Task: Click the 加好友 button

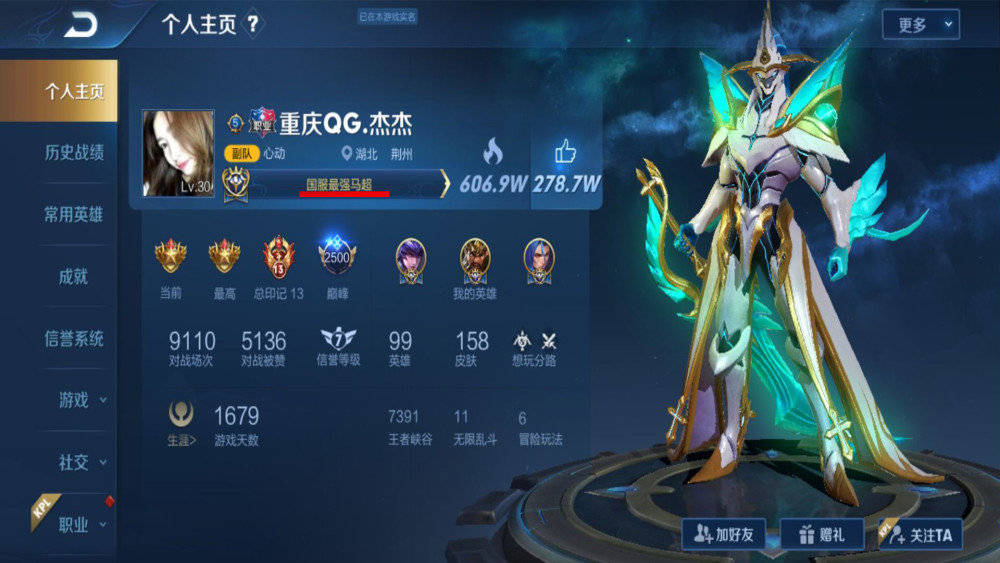Action: (723, 535)
